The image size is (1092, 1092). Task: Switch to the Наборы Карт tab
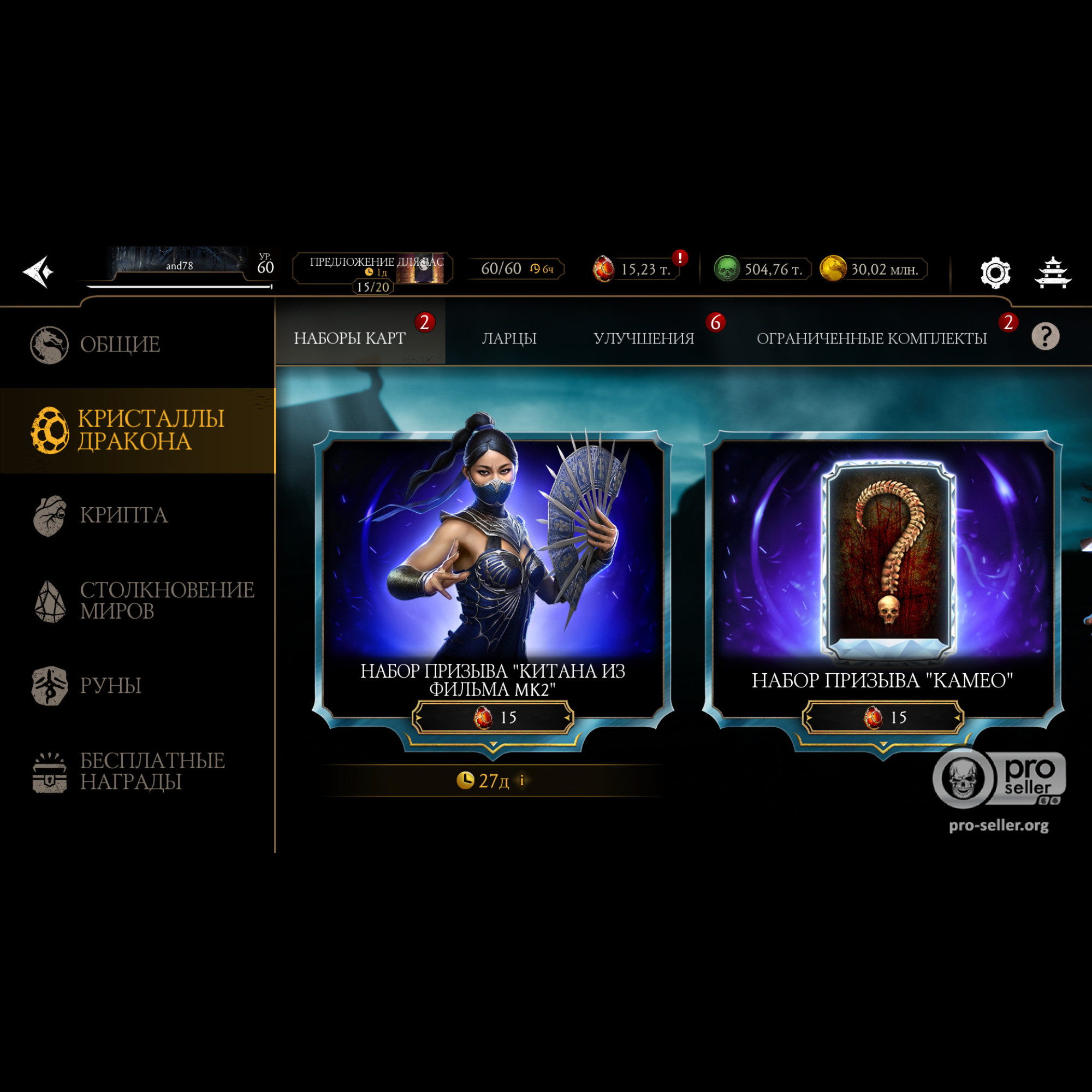(x=350, y=338)
